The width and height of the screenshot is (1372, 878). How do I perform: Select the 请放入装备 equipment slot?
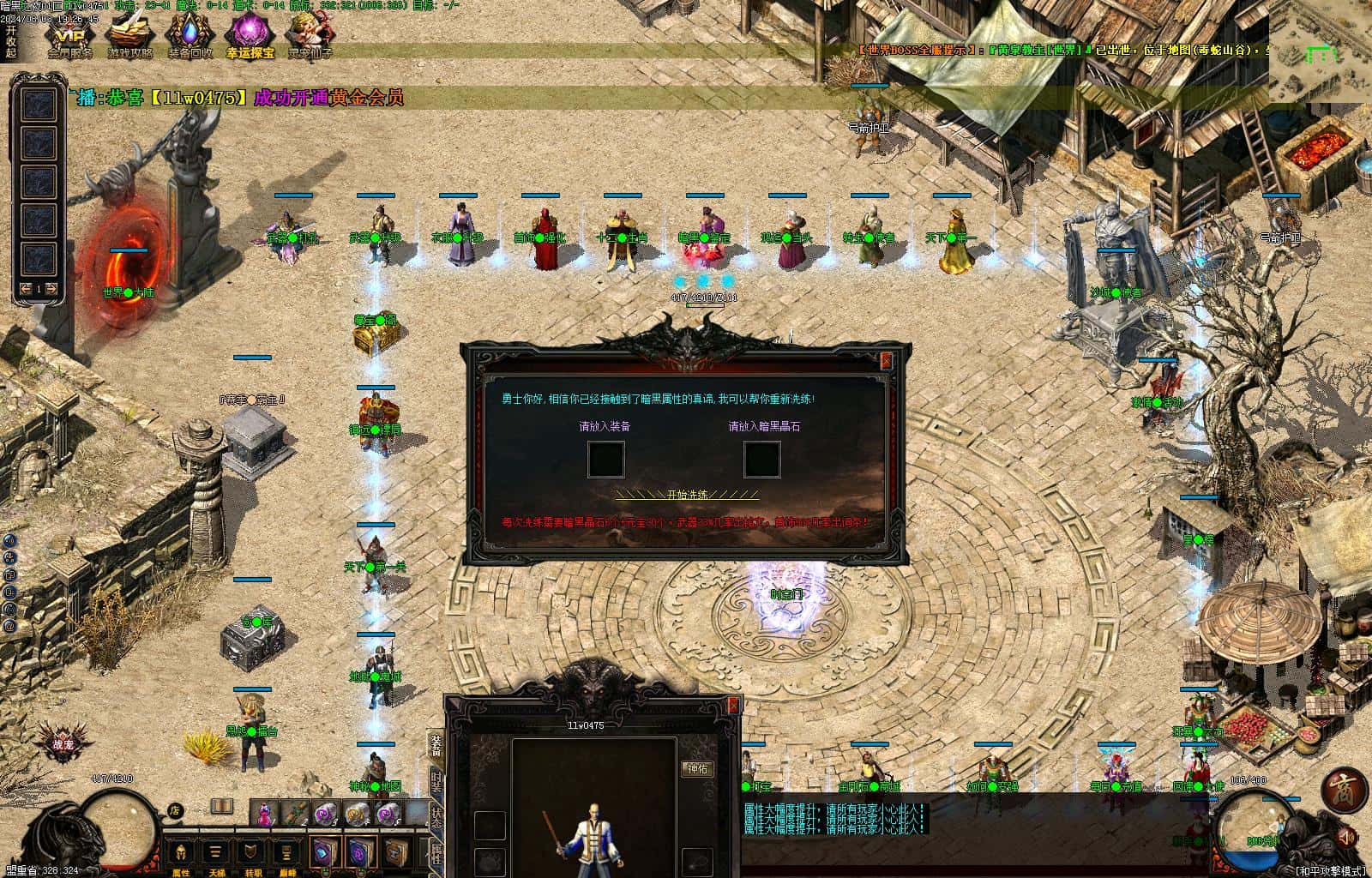pyautogui.click(x=605, y=460)
